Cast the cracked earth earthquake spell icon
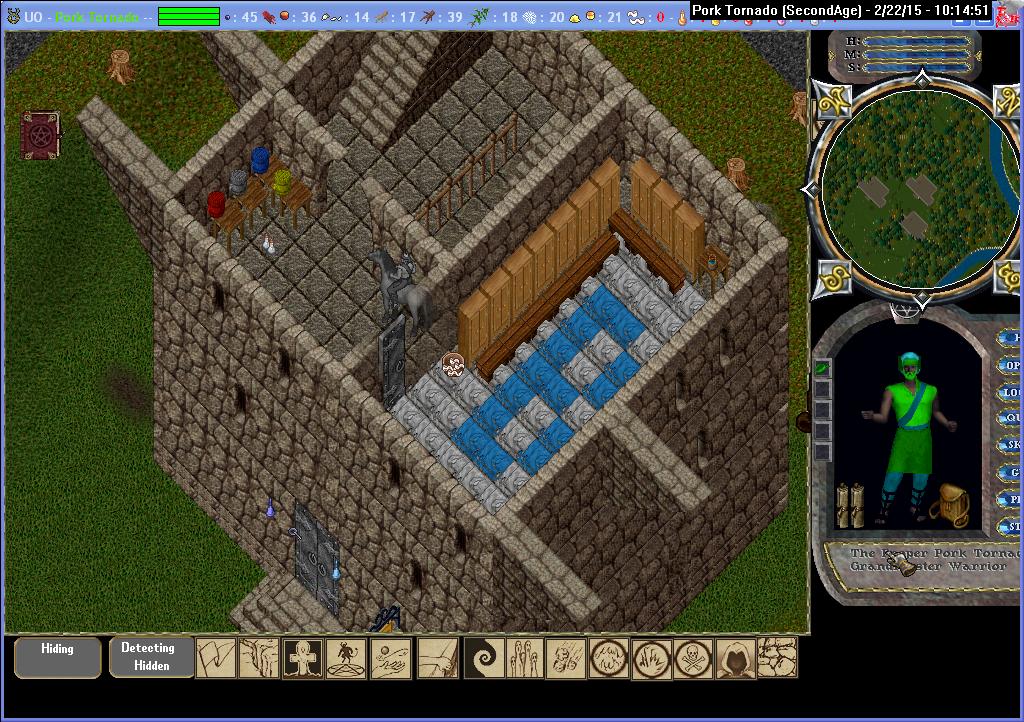 (777, 658)
